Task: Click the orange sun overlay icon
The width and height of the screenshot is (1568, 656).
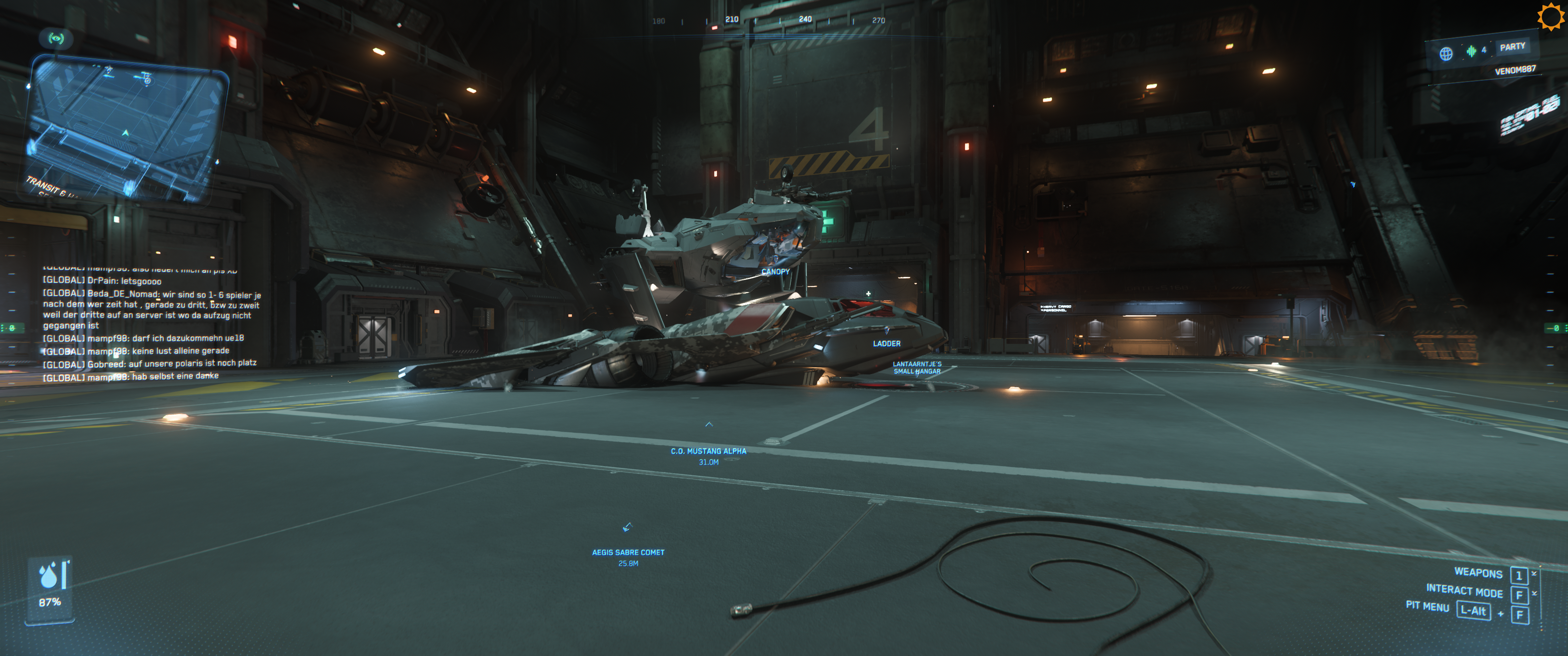Action: pyautogui.click(x=1550, y=16)
